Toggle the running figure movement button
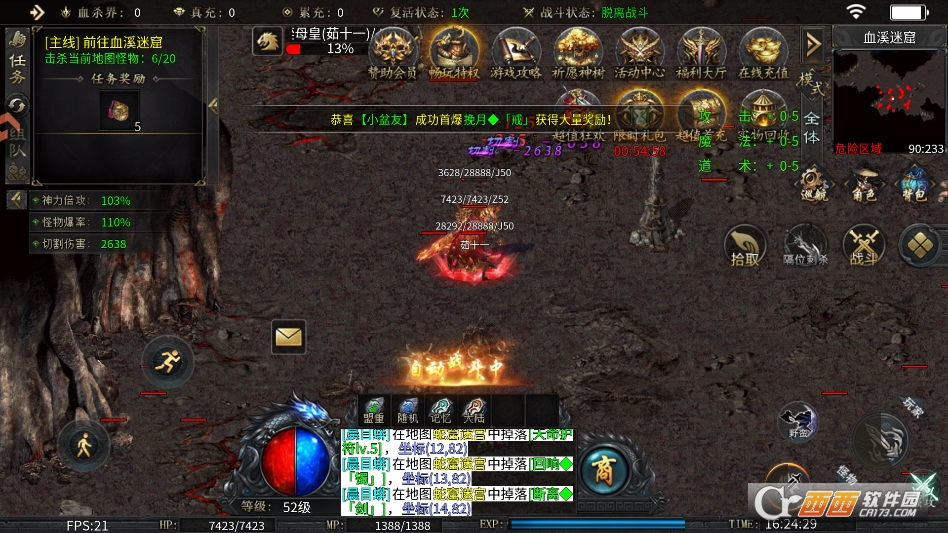Screen dimensions: 948x533 coord(167,362)
